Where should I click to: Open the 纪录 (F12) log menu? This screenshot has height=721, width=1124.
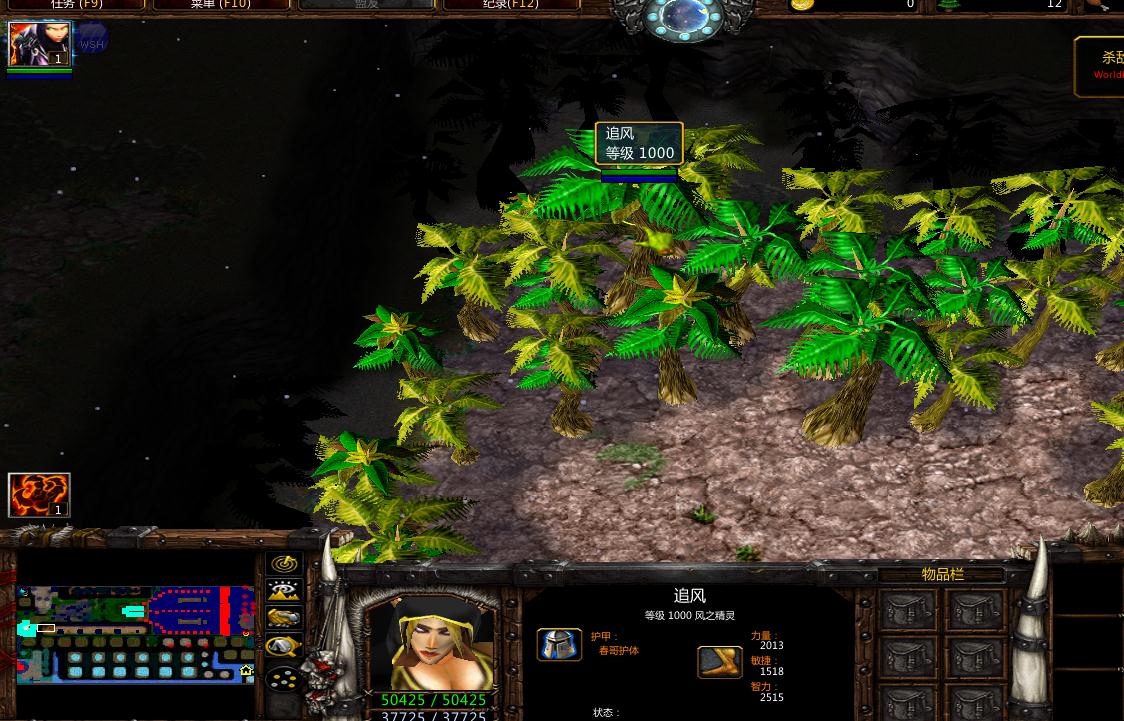tap(511, 4)
